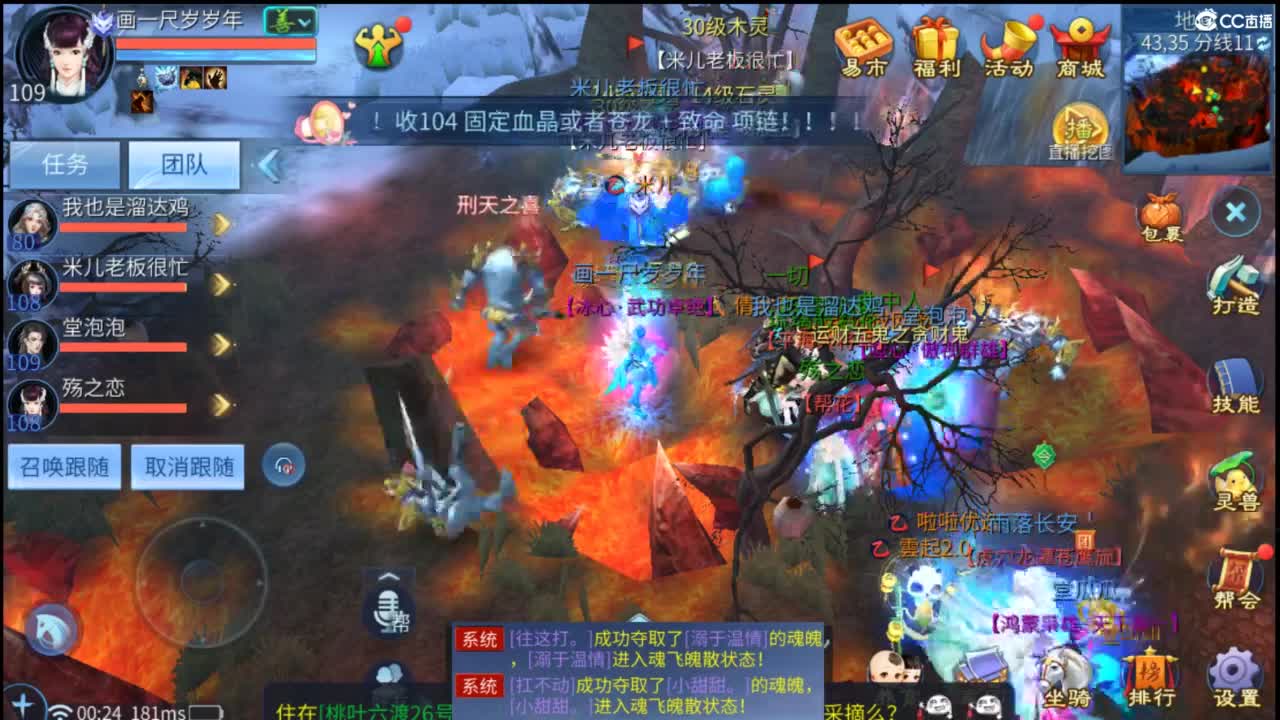Viewport: 1280px width, 720px height.
Task: Collapse the team panel with left chevron
Action: (x=268, y=167)
